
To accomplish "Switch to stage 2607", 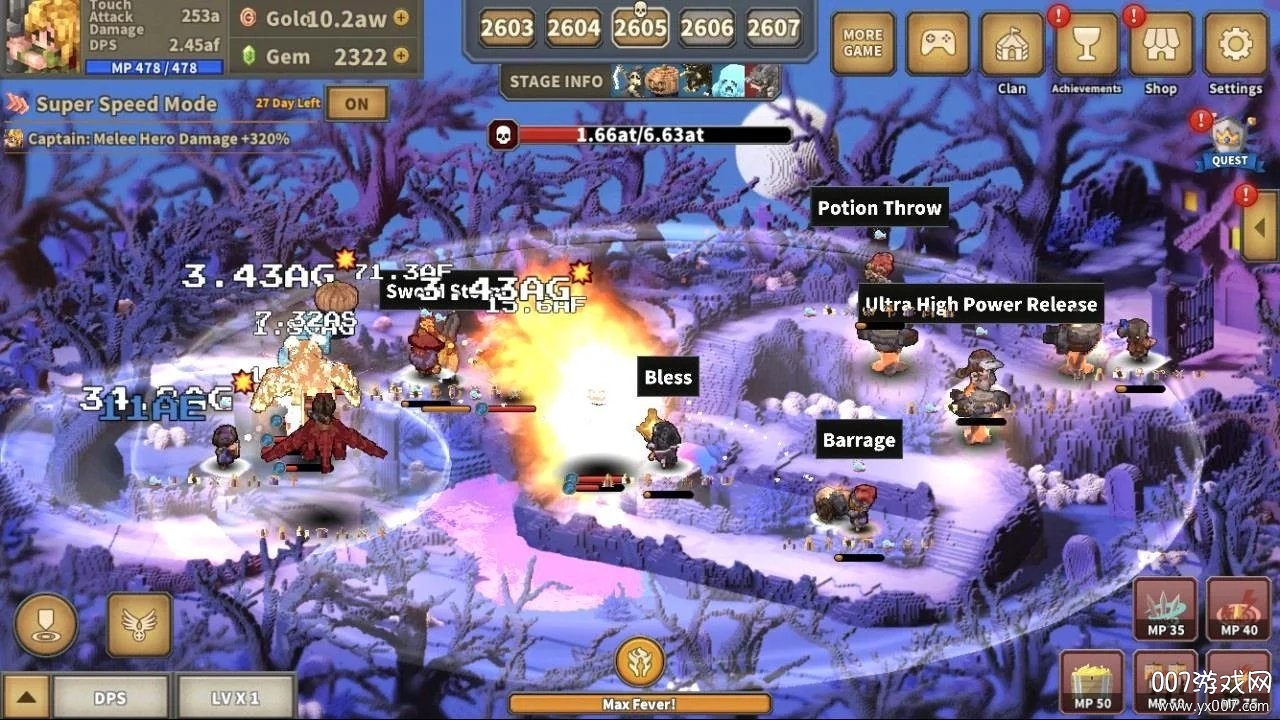I will pos(773,28).
